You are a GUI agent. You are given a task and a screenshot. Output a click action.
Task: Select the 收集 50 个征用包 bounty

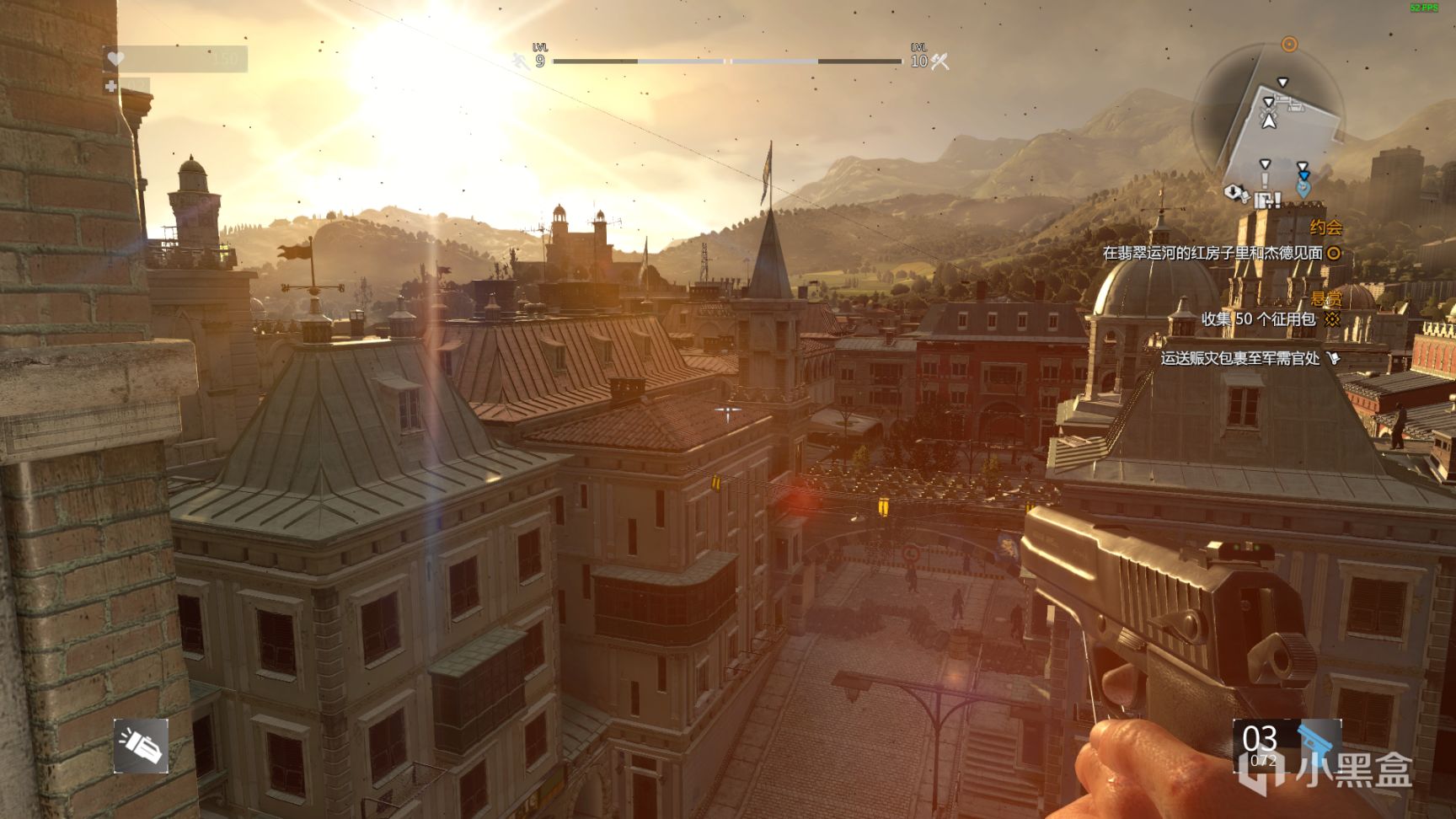(1258, 319)
